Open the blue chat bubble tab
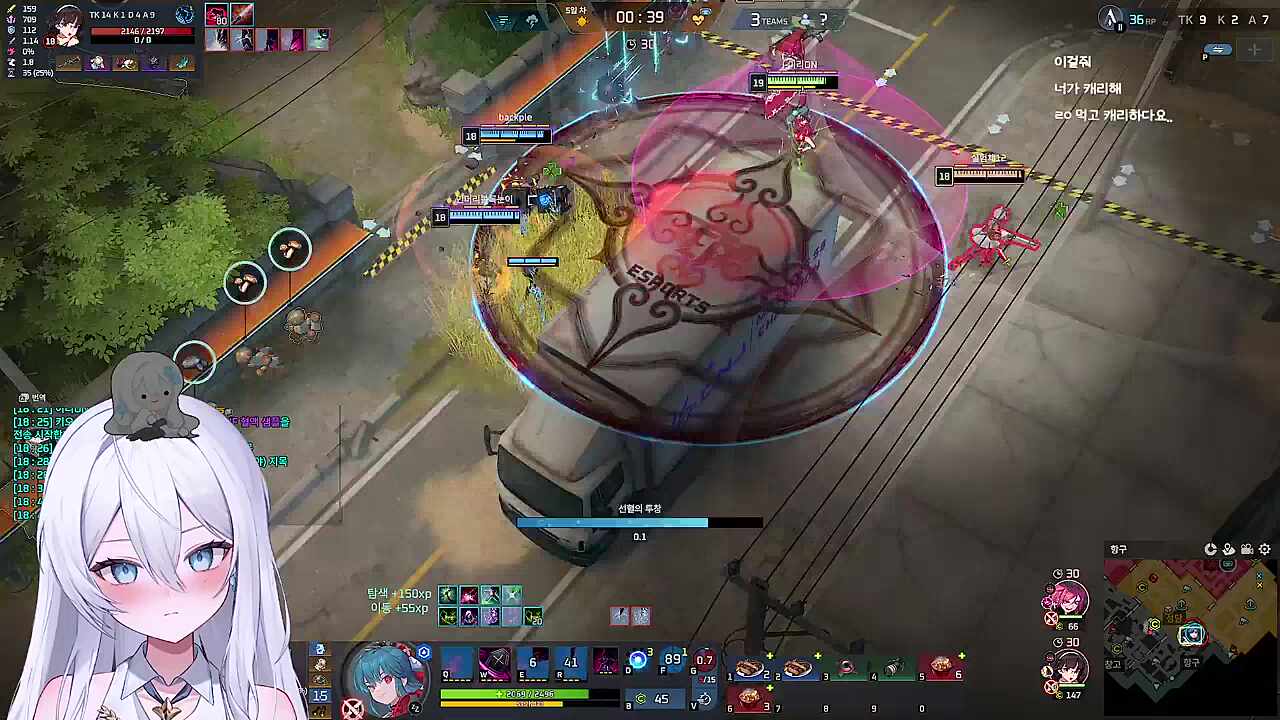 click(1217, 49)
